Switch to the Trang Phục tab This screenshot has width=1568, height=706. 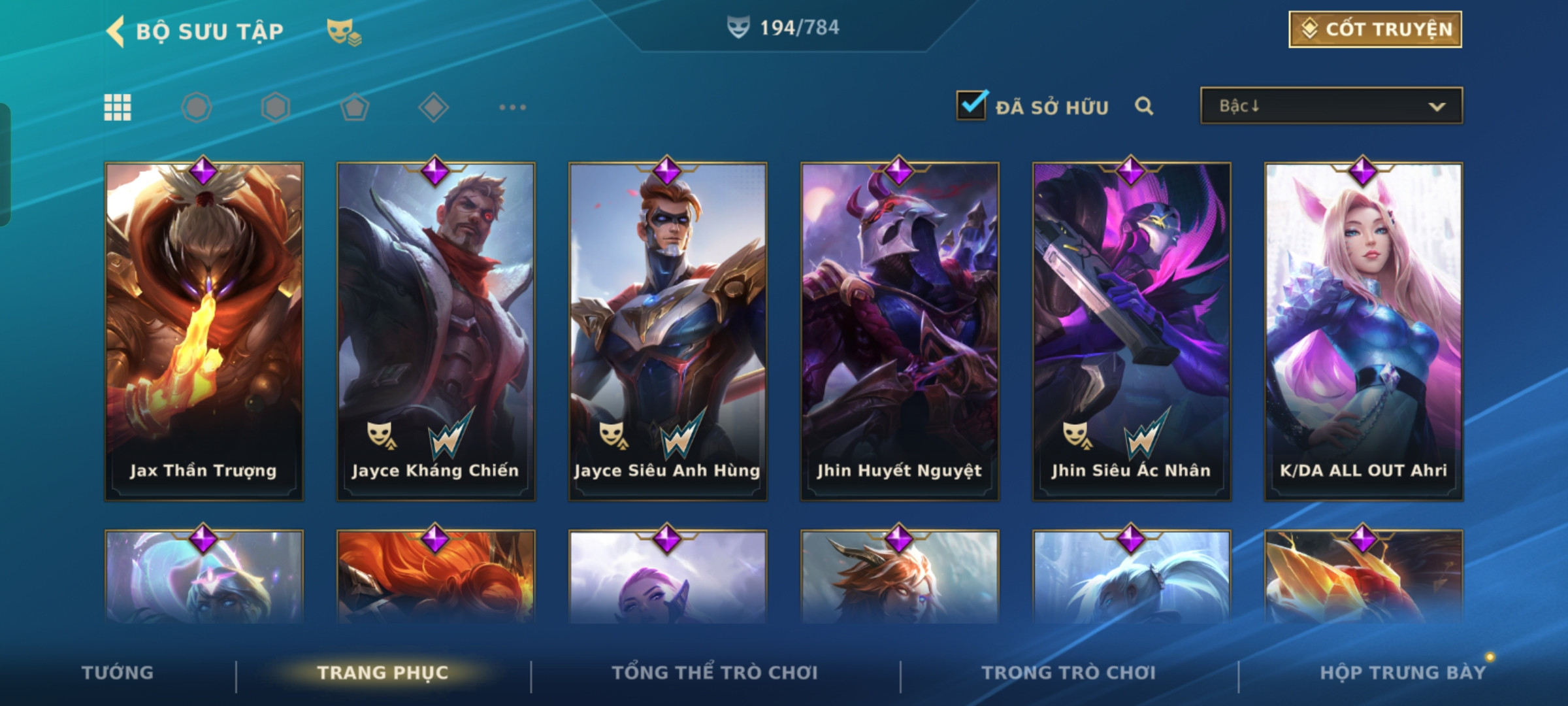(383, 673)
